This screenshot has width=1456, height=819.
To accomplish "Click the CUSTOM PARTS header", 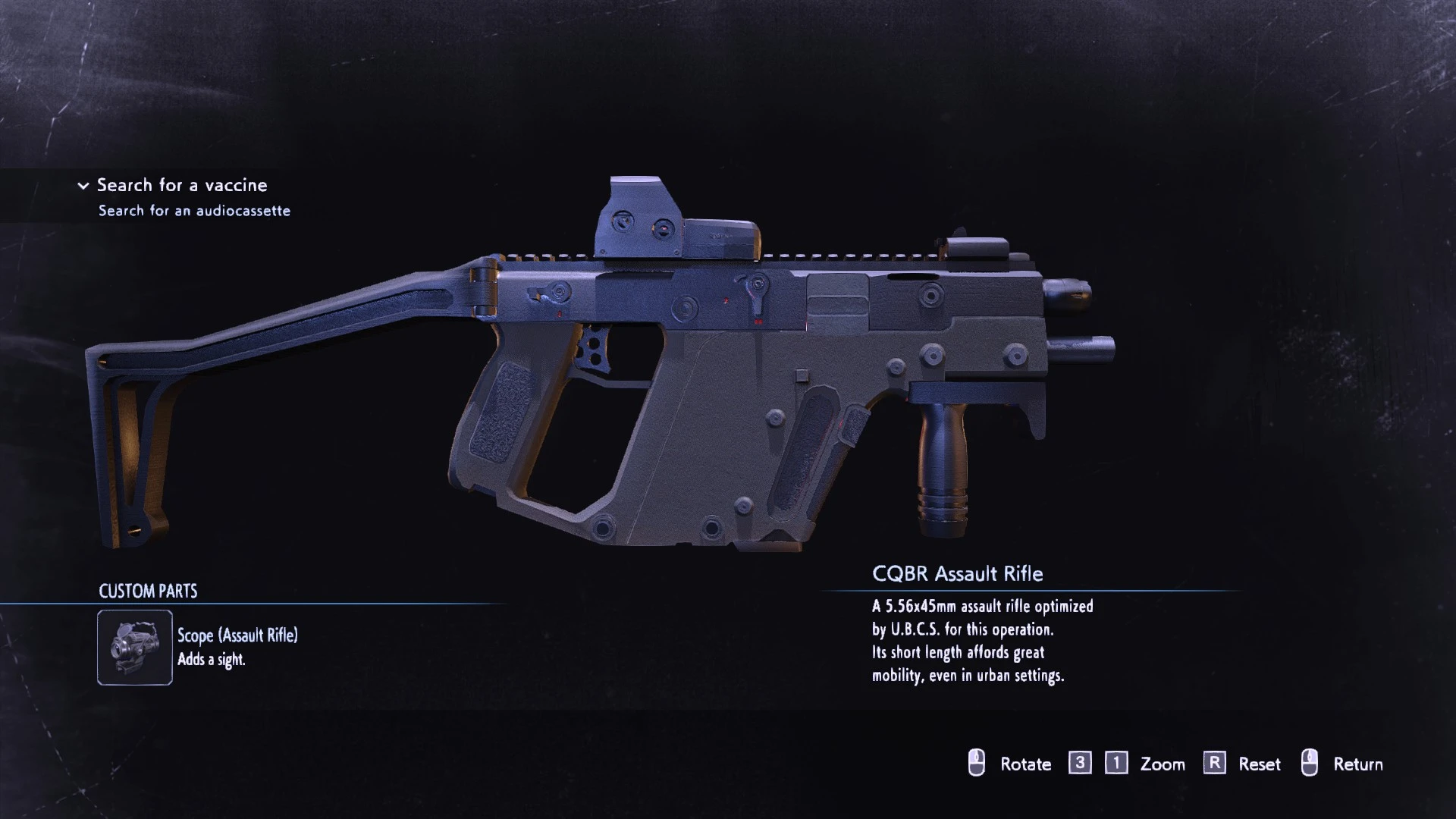I will 147,591.
